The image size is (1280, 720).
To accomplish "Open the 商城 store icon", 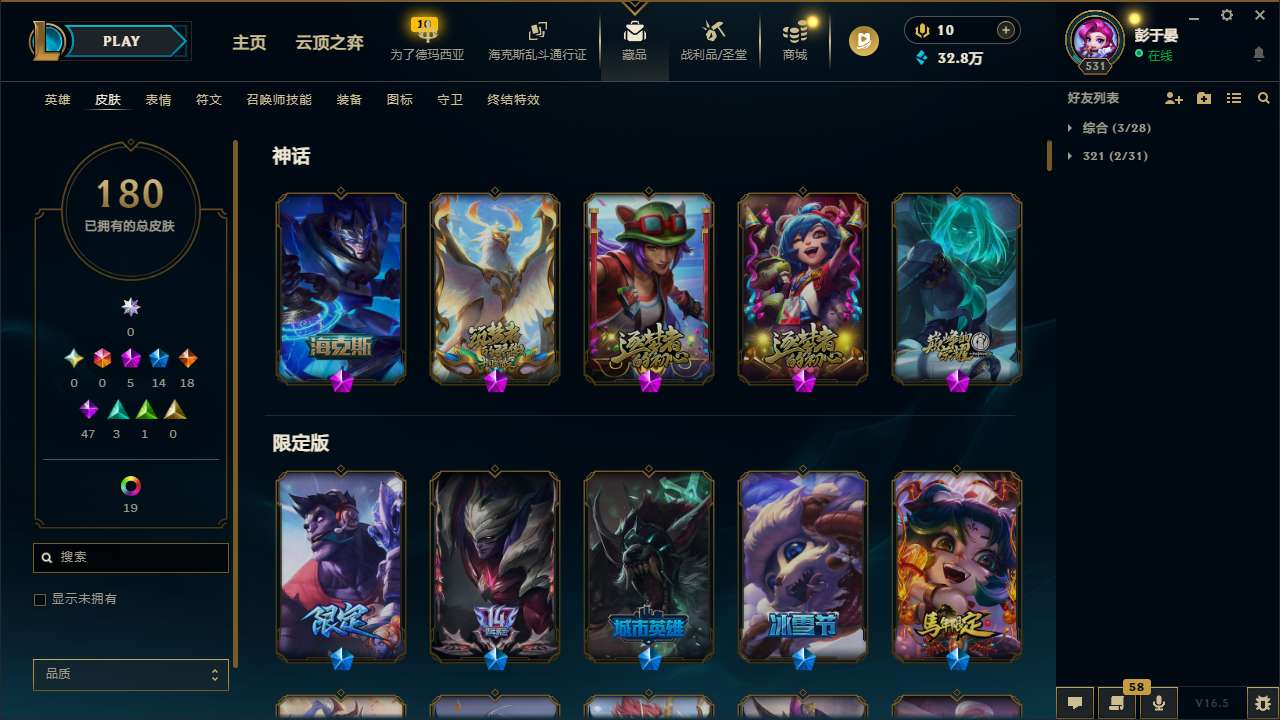I will (795, 40).
